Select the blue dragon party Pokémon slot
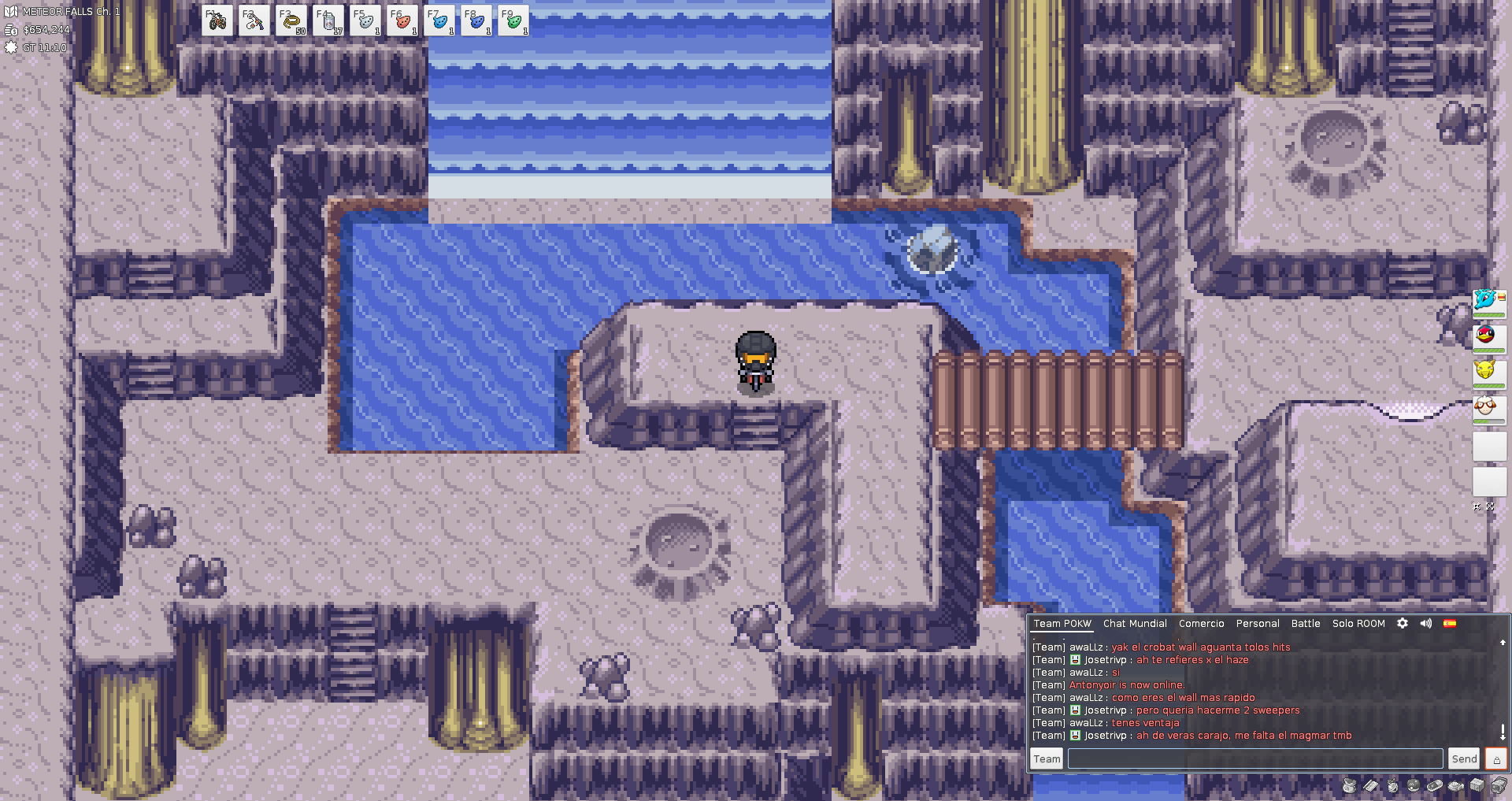The image size is (1512, 801). pos(1488,302)
